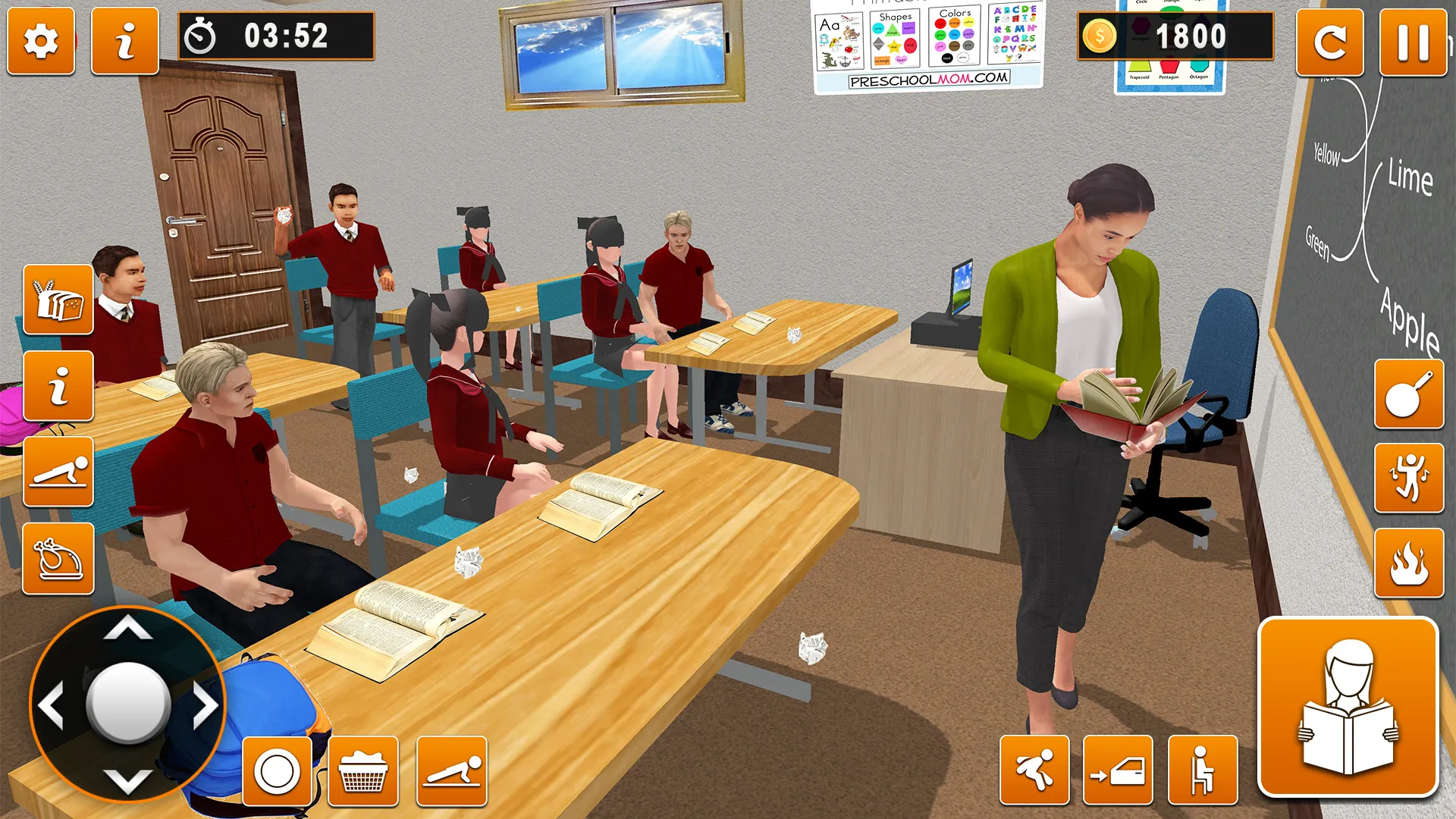Click the push-up exercise icon on left sidebar
This screenshot has width=1456, height=819.
(57, 474)
